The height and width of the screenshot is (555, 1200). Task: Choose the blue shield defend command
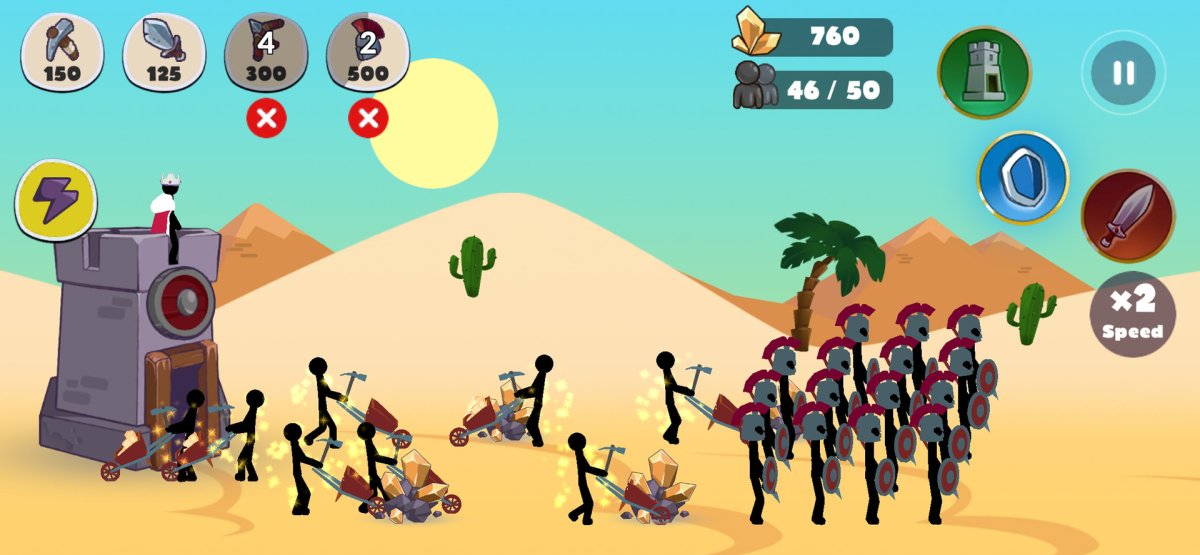1022,178
